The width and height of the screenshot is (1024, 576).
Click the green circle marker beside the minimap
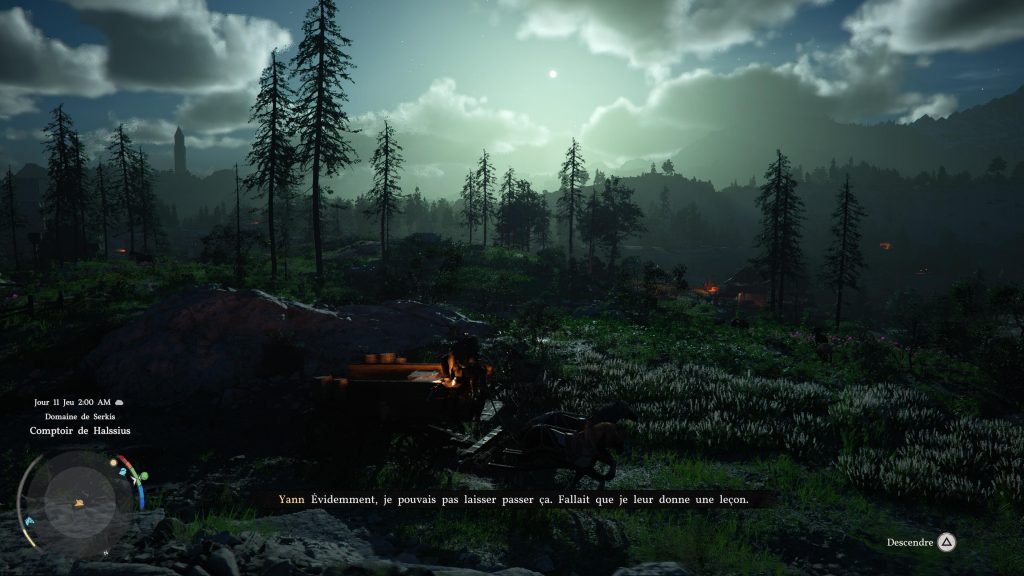point(143,476)
